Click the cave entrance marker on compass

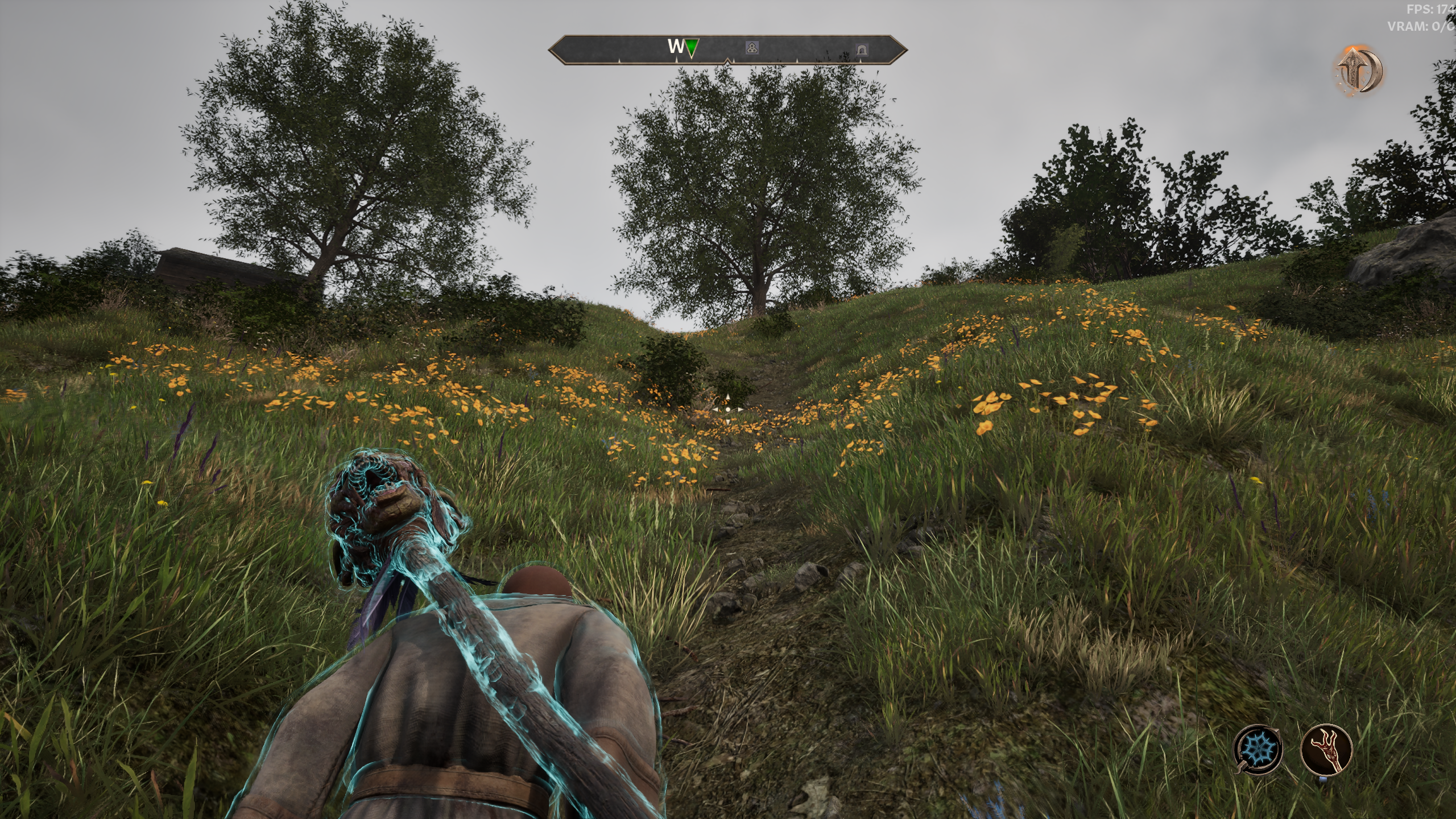pyautogui.click(x=862, y=50)
